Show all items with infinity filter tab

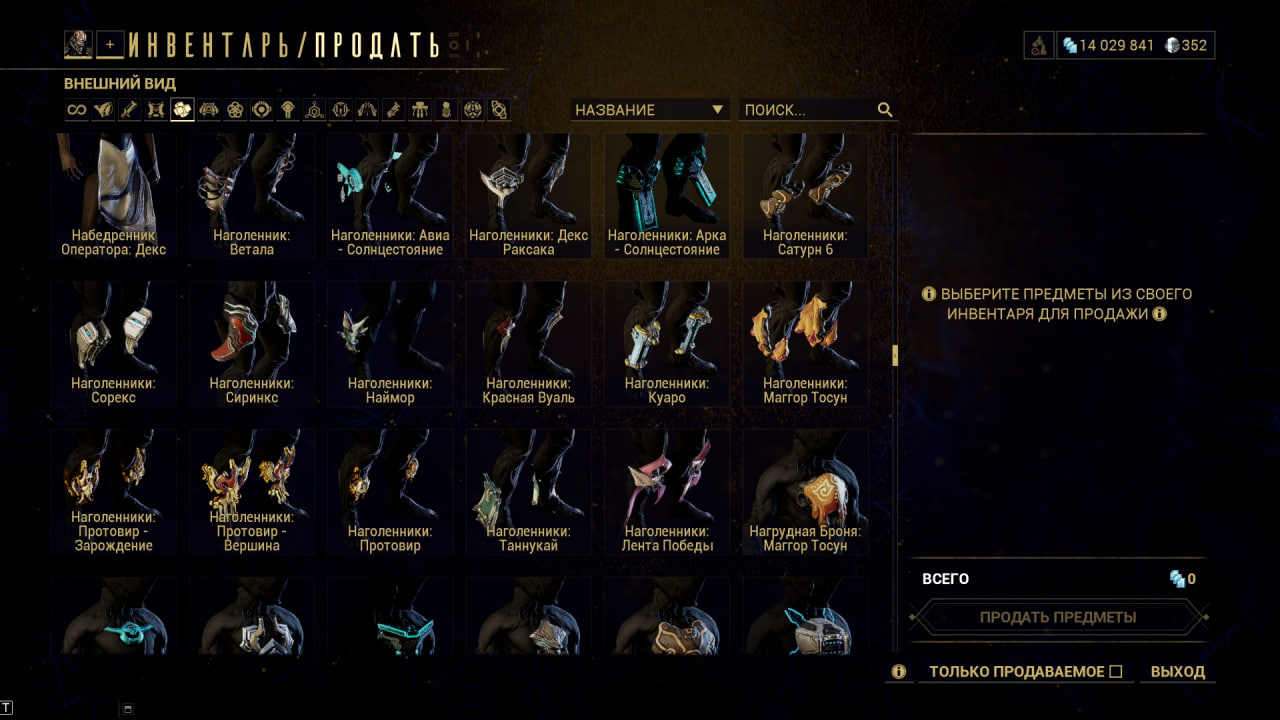(77, 110)
